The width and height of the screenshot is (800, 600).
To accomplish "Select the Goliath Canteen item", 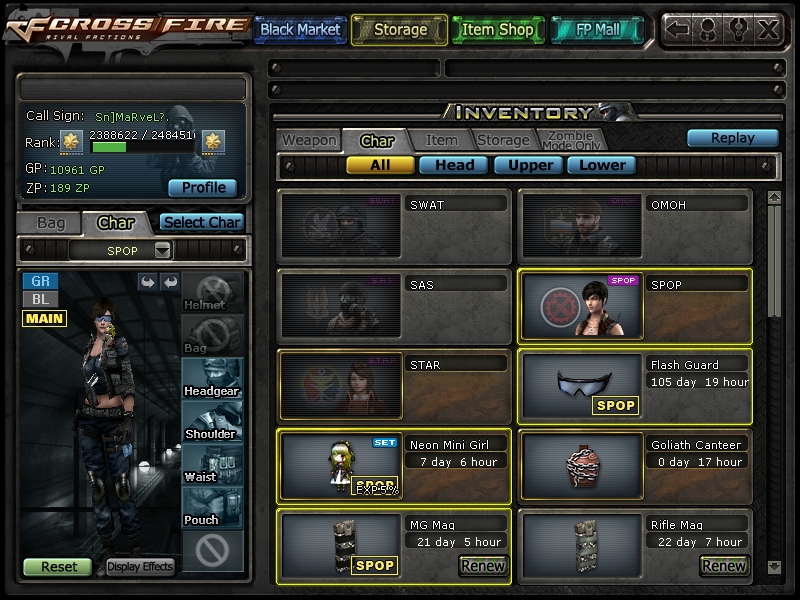I will click(634, 465).
